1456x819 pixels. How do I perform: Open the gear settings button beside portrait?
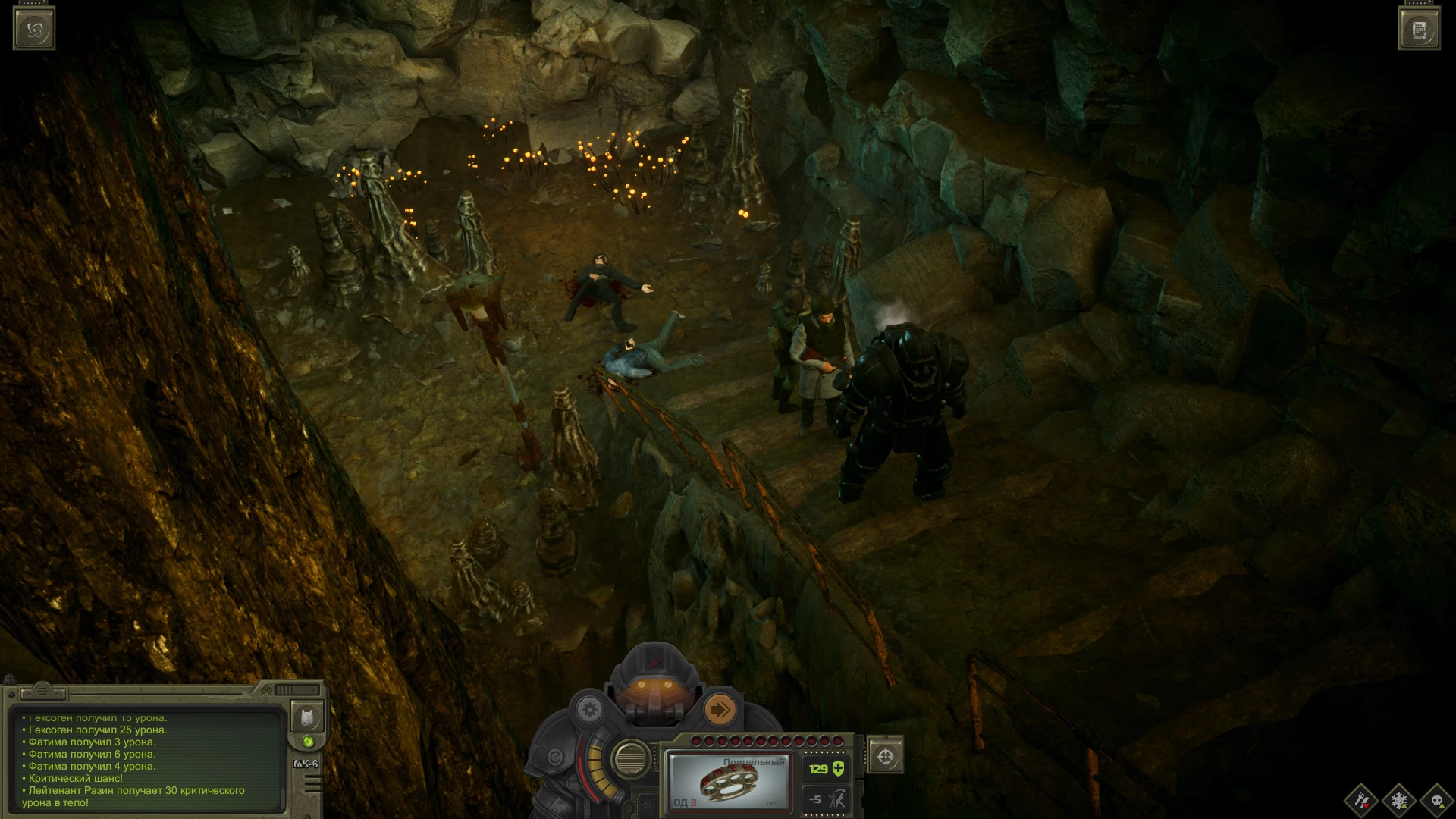click(589, 711)
